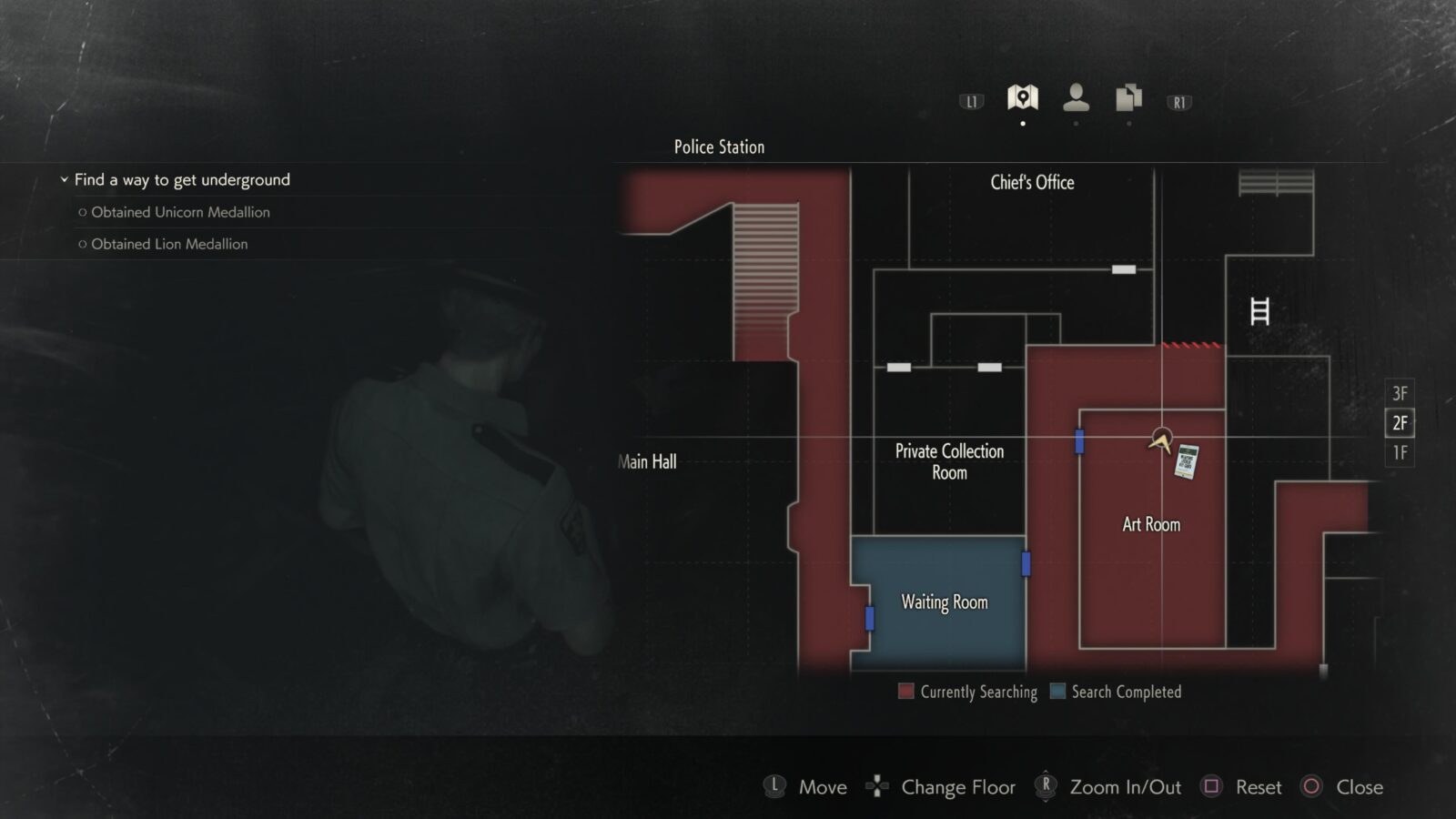Image resolution: width=1456 pixels, height=819 pixels.
Task: Switch to the 1F floor tab
Action: tap(1401, 450)
